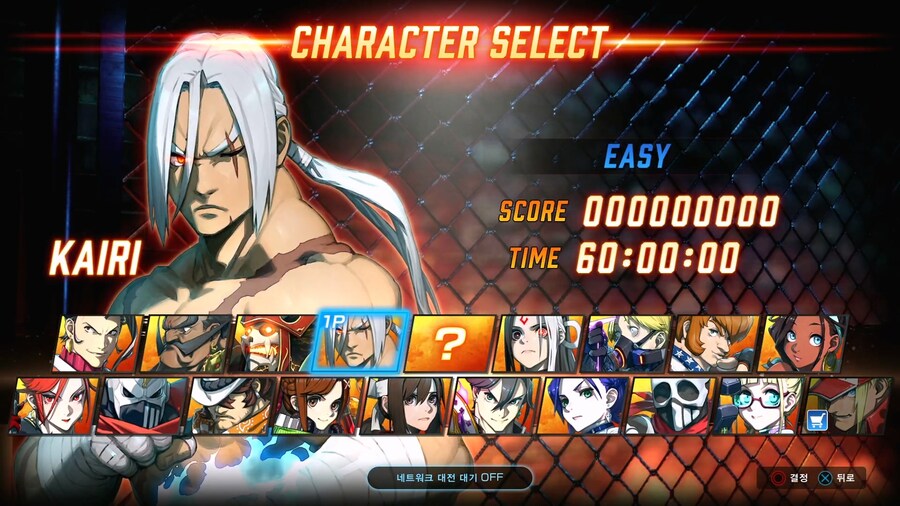Select the highlighted Kairi portrait marked 1P
Viewport: 900px width, 506px height.
pos(362,343)
